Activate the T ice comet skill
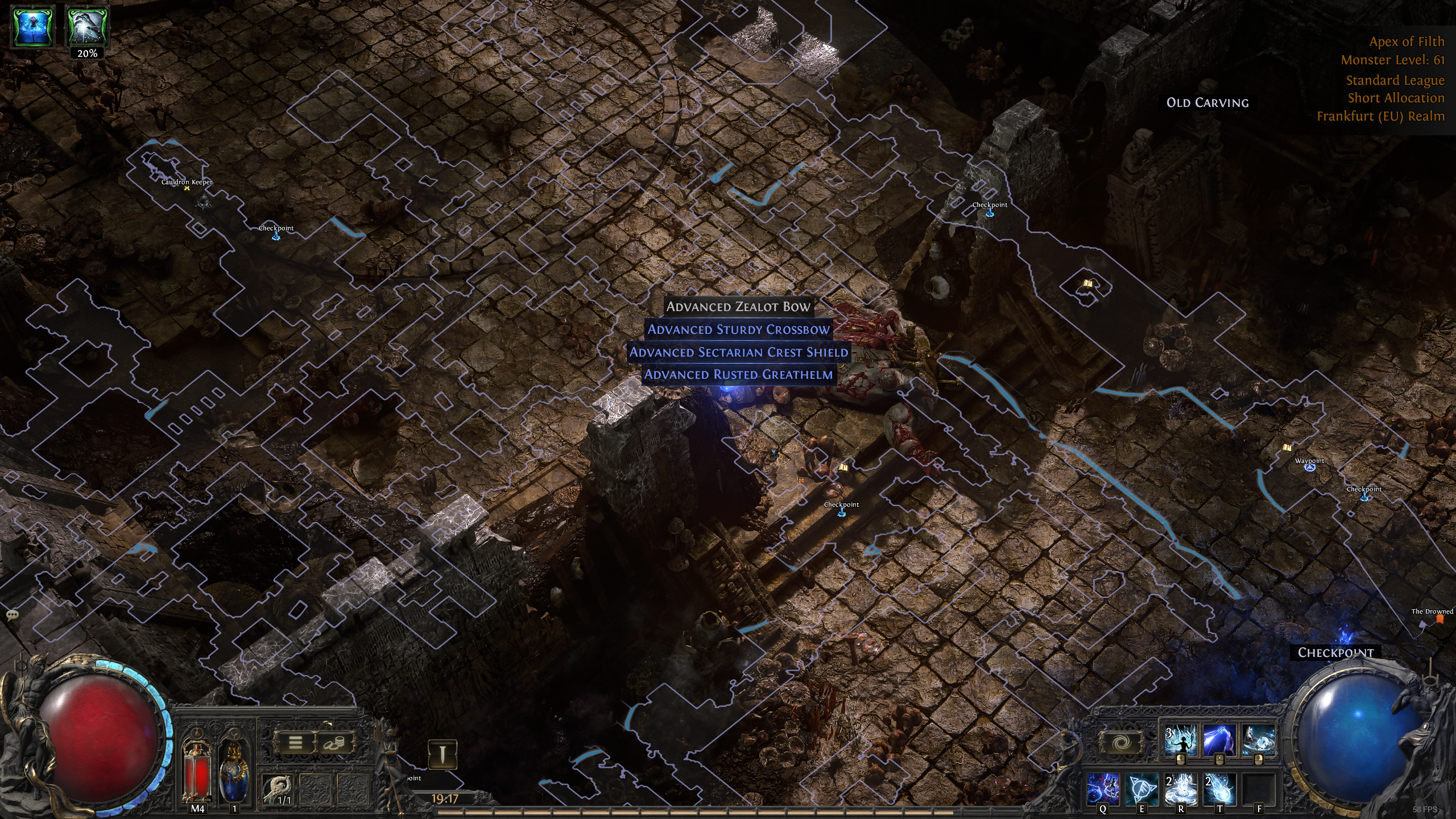Viewport: 1456px width, 819px height. click(1219, 788)
